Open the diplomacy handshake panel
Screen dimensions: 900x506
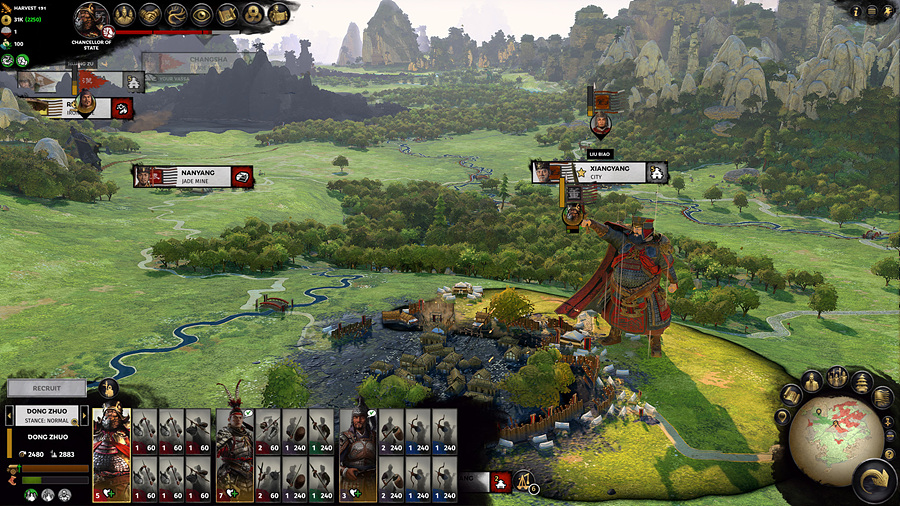(150, 15)
